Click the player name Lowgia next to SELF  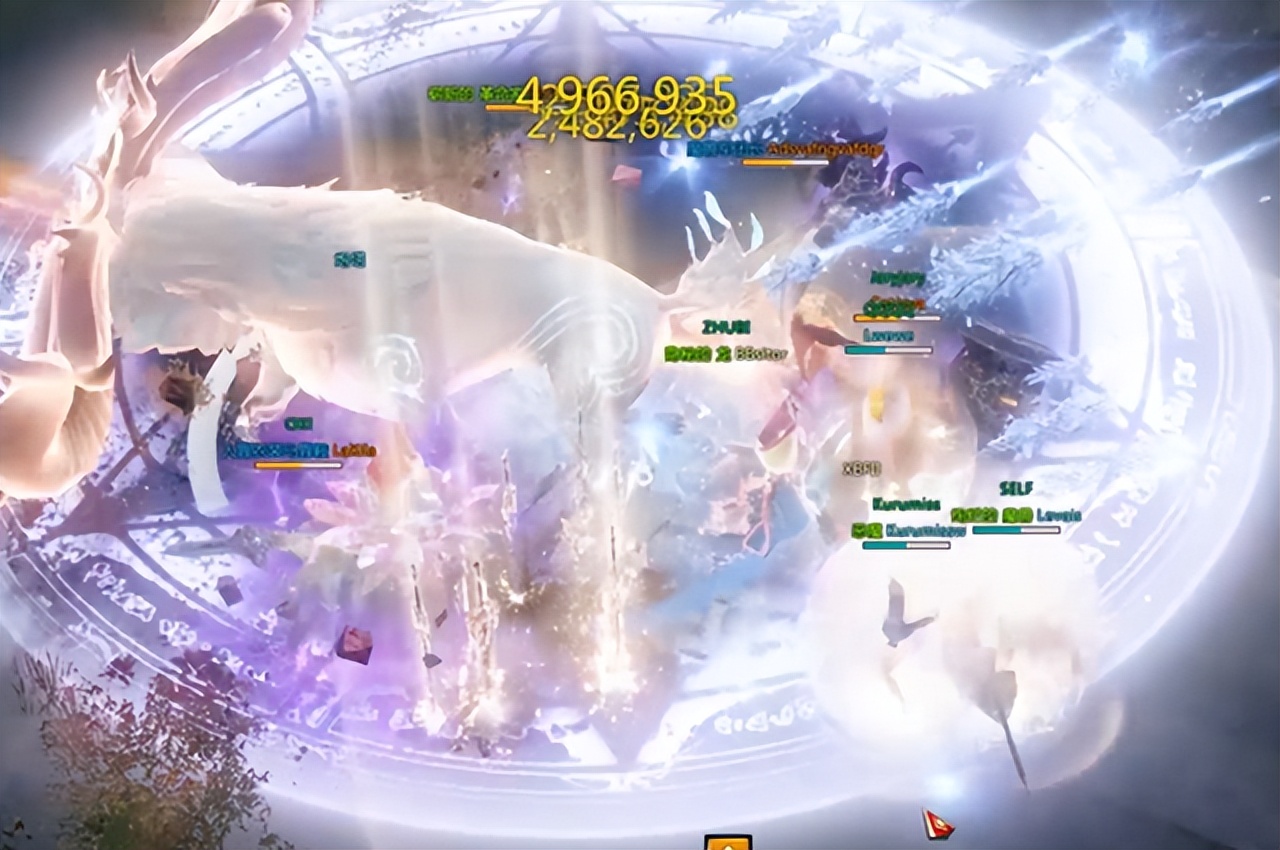click(1058, 515)
